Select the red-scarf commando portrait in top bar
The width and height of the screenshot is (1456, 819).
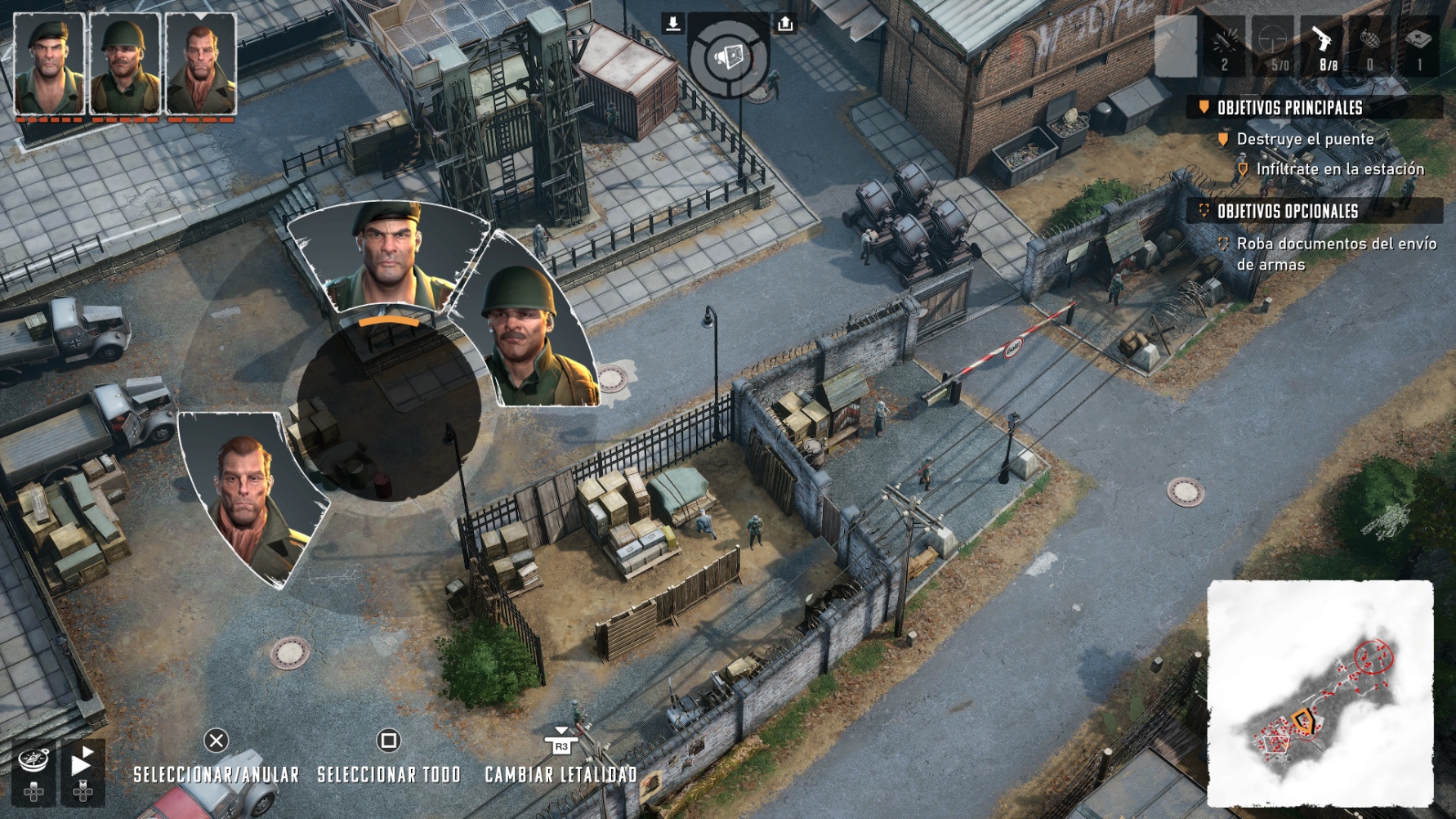pos(200,64)
